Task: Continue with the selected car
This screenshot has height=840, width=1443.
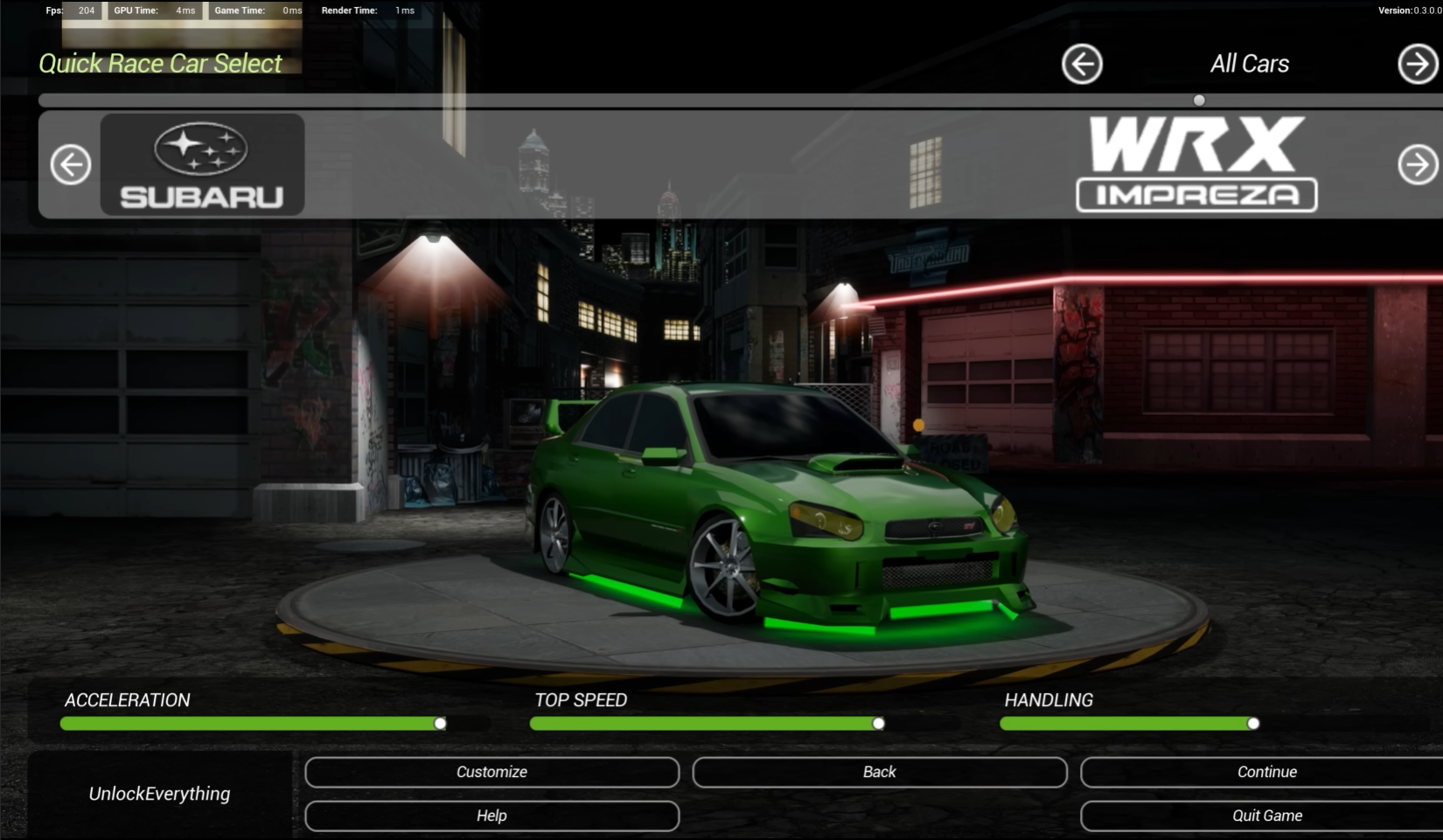Action: pyautogui.click(x=1265, y=772)
